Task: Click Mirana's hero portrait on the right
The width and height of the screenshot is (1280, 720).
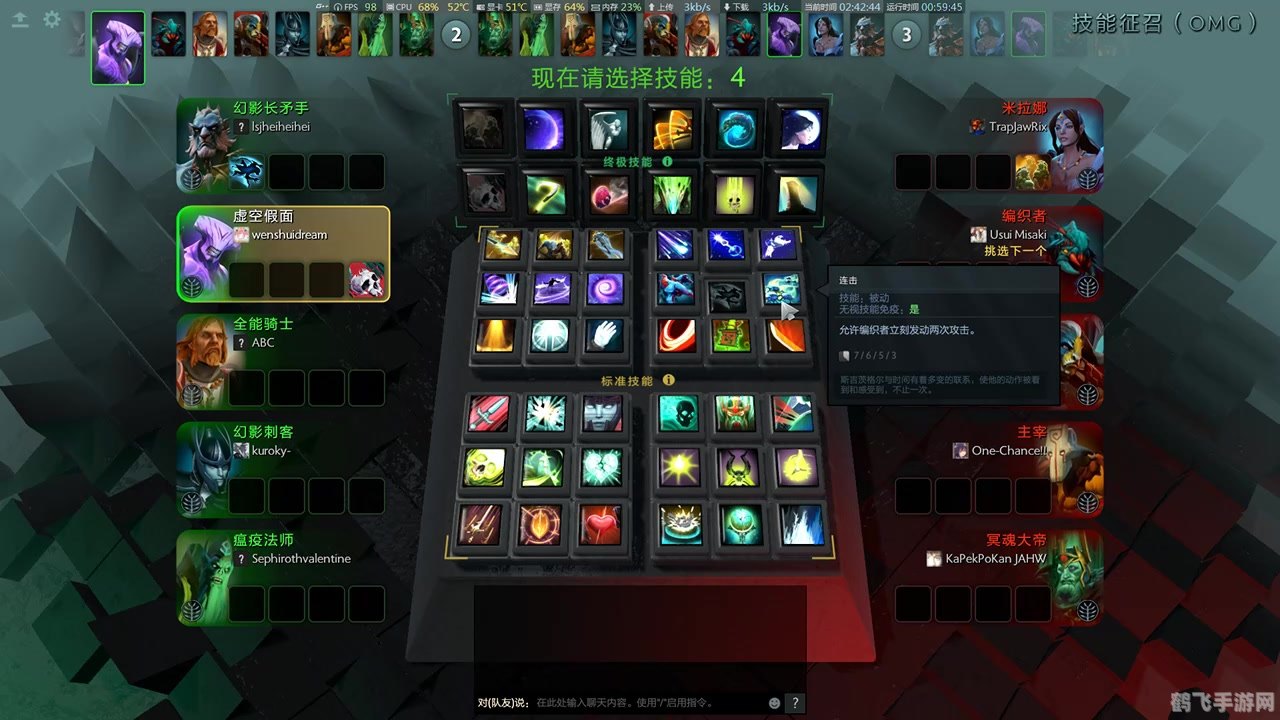Action: coord(1065,140)
